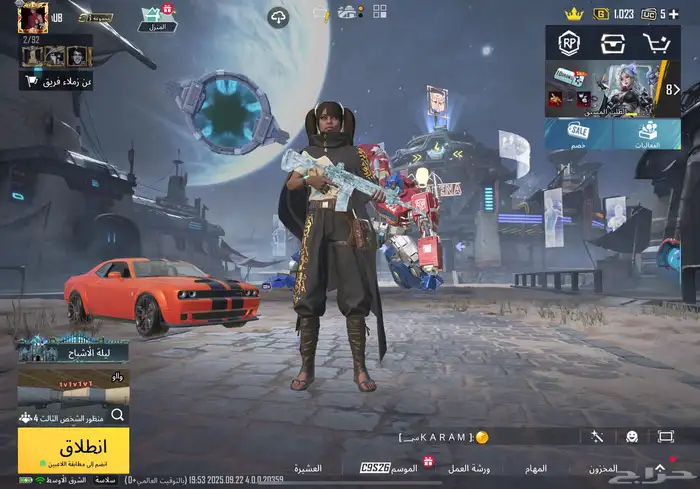Viewport: 700px width, 489px height.
Task: Add UC with the plus button
Action: (x=674, y=14)
